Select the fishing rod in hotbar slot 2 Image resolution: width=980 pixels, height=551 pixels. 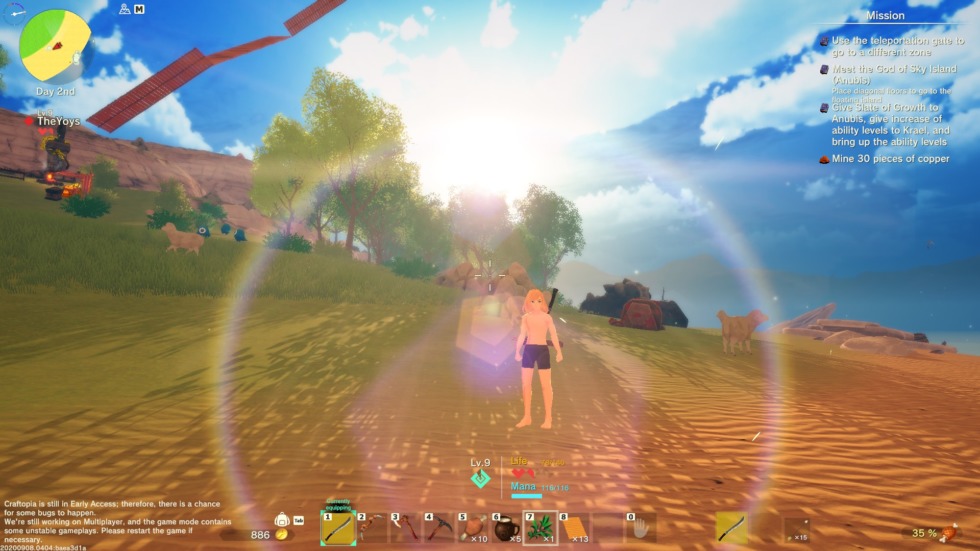click(x=372, y=527)
